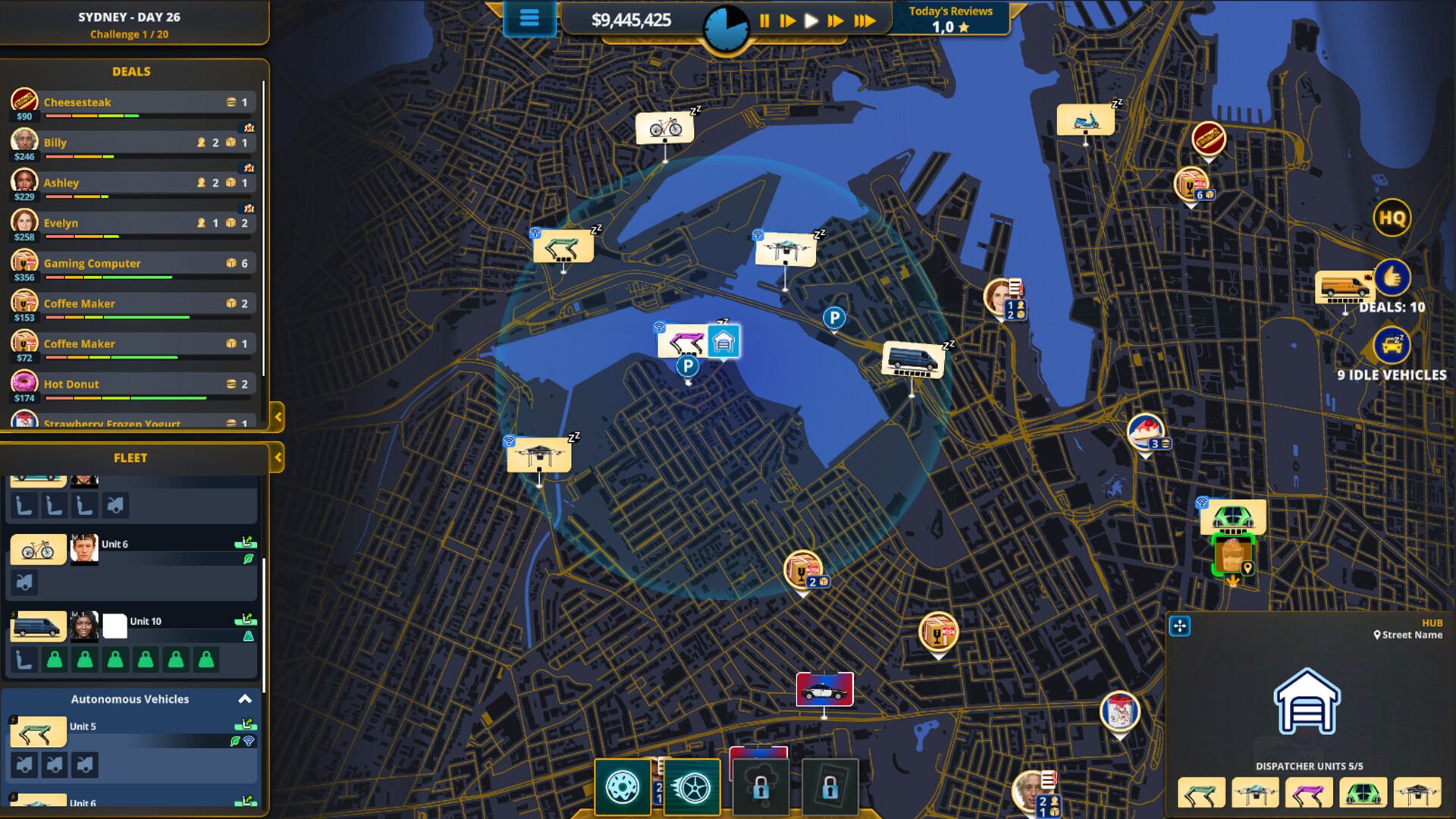
Task: Switch to the Fleet panel header
Action: (x=130, y=458)
